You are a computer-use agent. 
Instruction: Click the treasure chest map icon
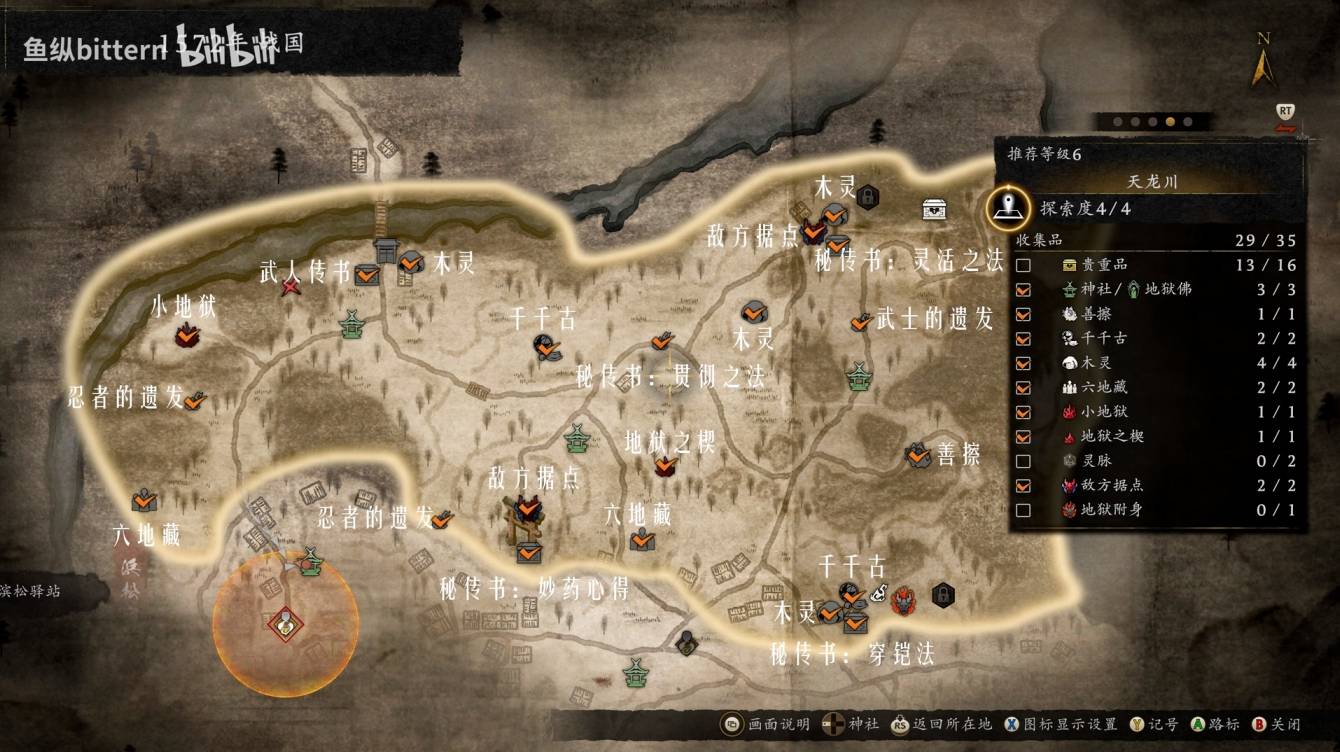click(x=935, y=208)
